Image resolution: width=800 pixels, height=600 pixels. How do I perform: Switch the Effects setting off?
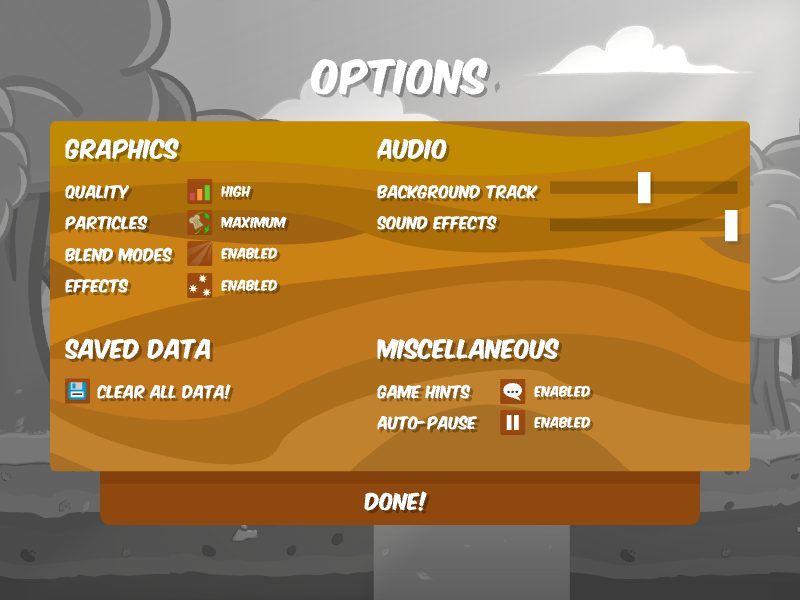(x=249, y=286)
